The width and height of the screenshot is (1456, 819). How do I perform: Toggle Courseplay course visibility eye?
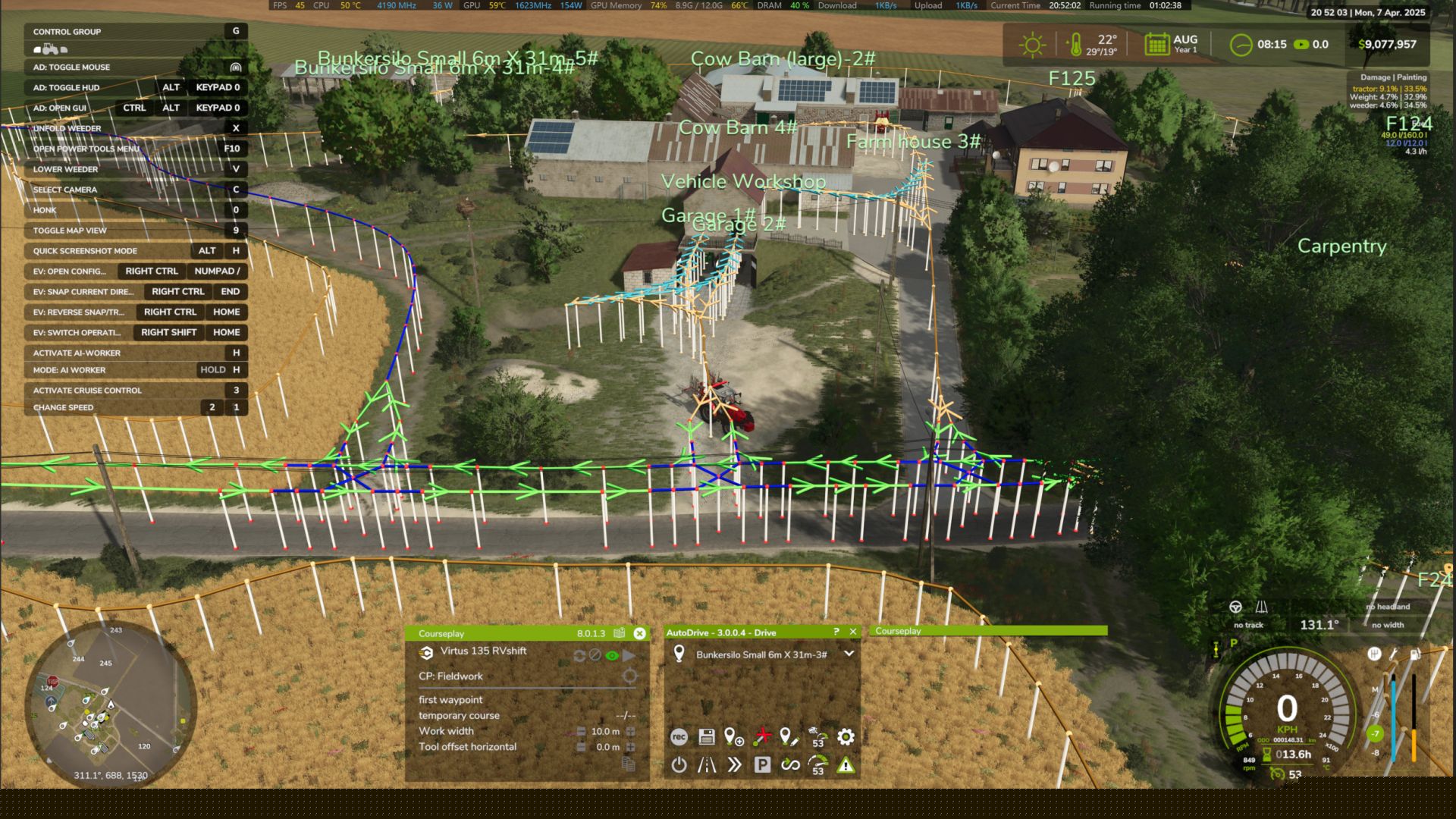click(x=612, y=655)
